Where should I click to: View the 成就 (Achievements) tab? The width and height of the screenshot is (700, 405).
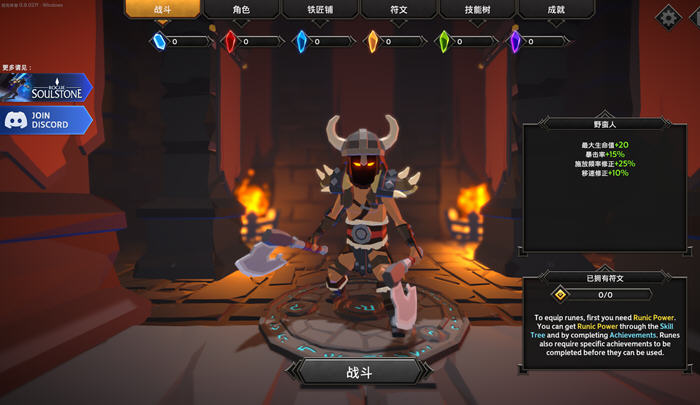pos(556,9)
